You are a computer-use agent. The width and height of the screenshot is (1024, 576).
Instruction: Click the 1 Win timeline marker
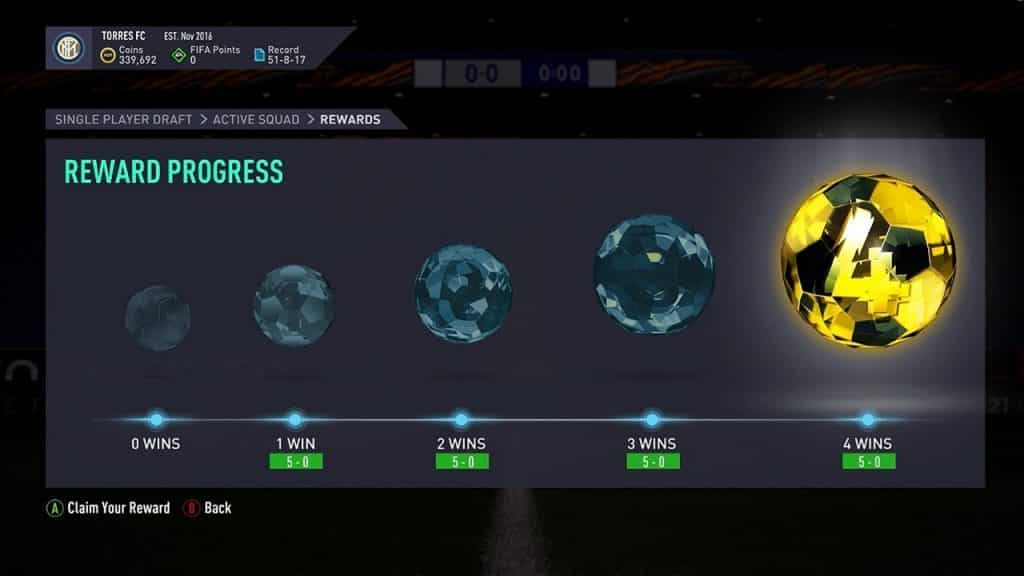295,420
